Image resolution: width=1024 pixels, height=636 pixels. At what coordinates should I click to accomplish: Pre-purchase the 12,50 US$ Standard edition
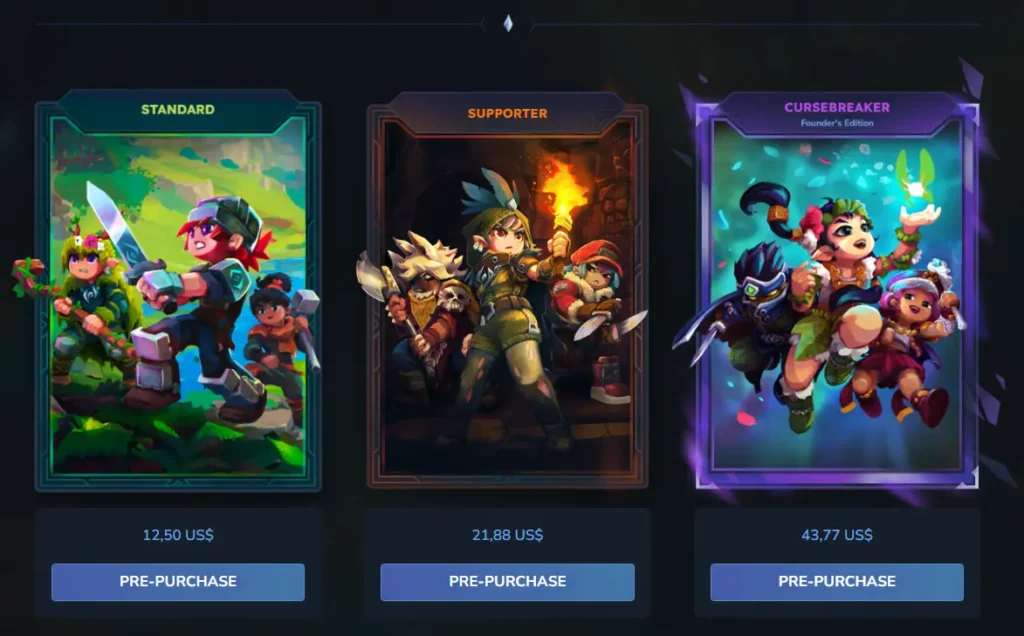(x=178, y=581)
